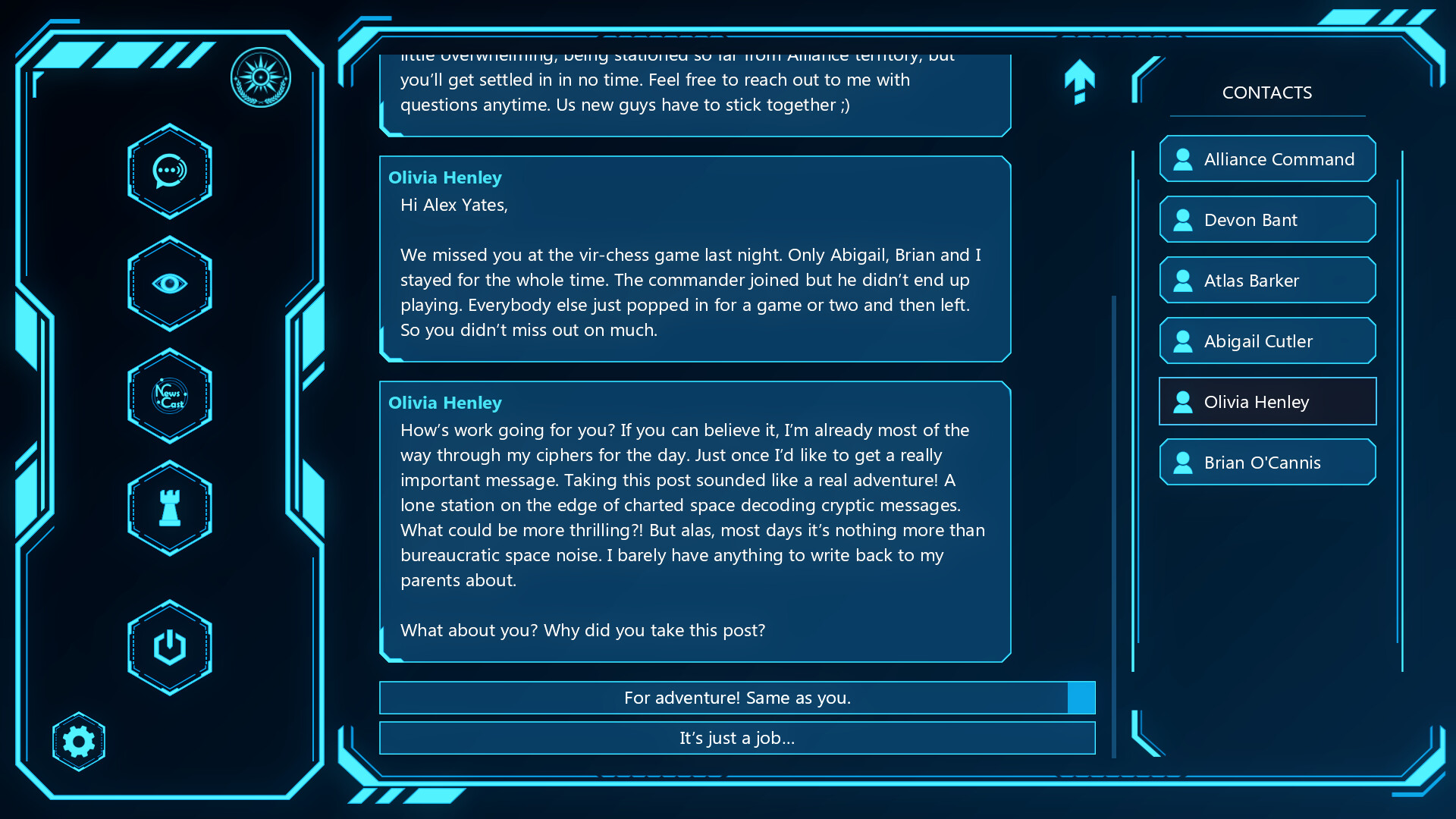Switch to the Alliance Command conversation
The image size is (1456, 819).
pyautogui.click(x=1266, y=158)
